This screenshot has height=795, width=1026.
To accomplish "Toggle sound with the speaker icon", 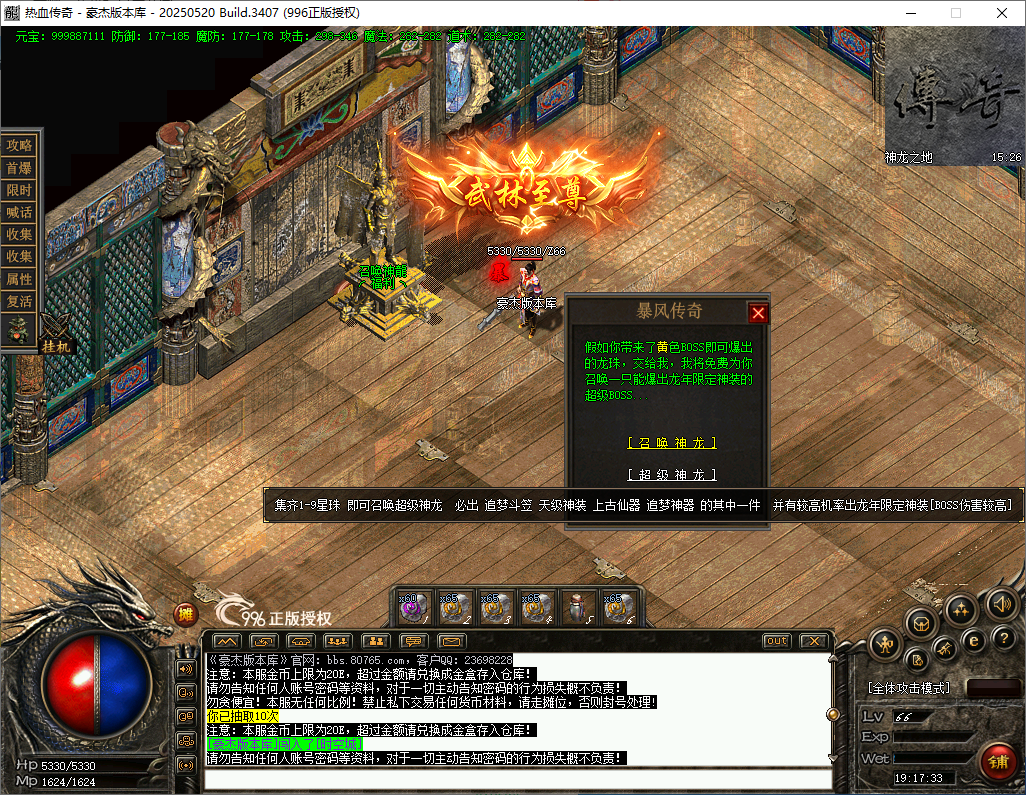I will click(1001, 603).
